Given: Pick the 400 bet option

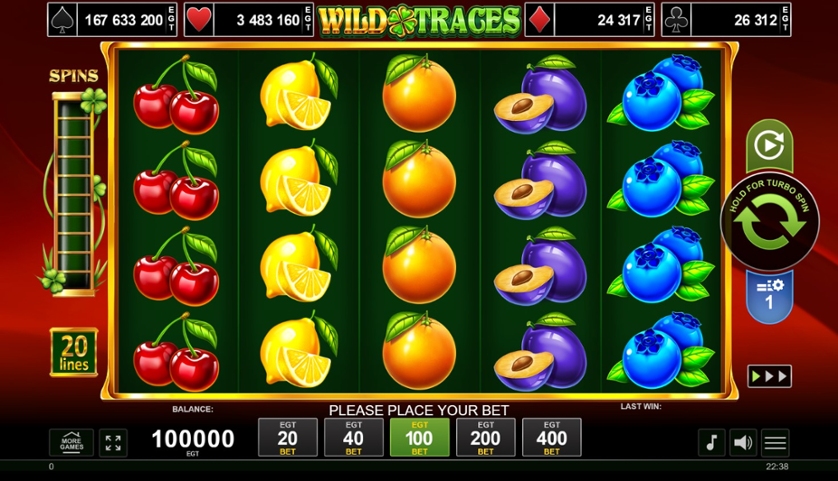Looking at the screenshot, I should (551, 438).
